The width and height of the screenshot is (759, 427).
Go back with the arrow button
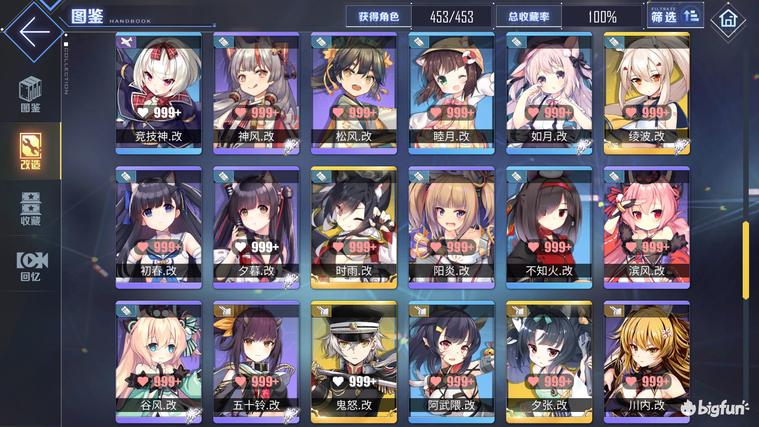[x=32, y=29]
